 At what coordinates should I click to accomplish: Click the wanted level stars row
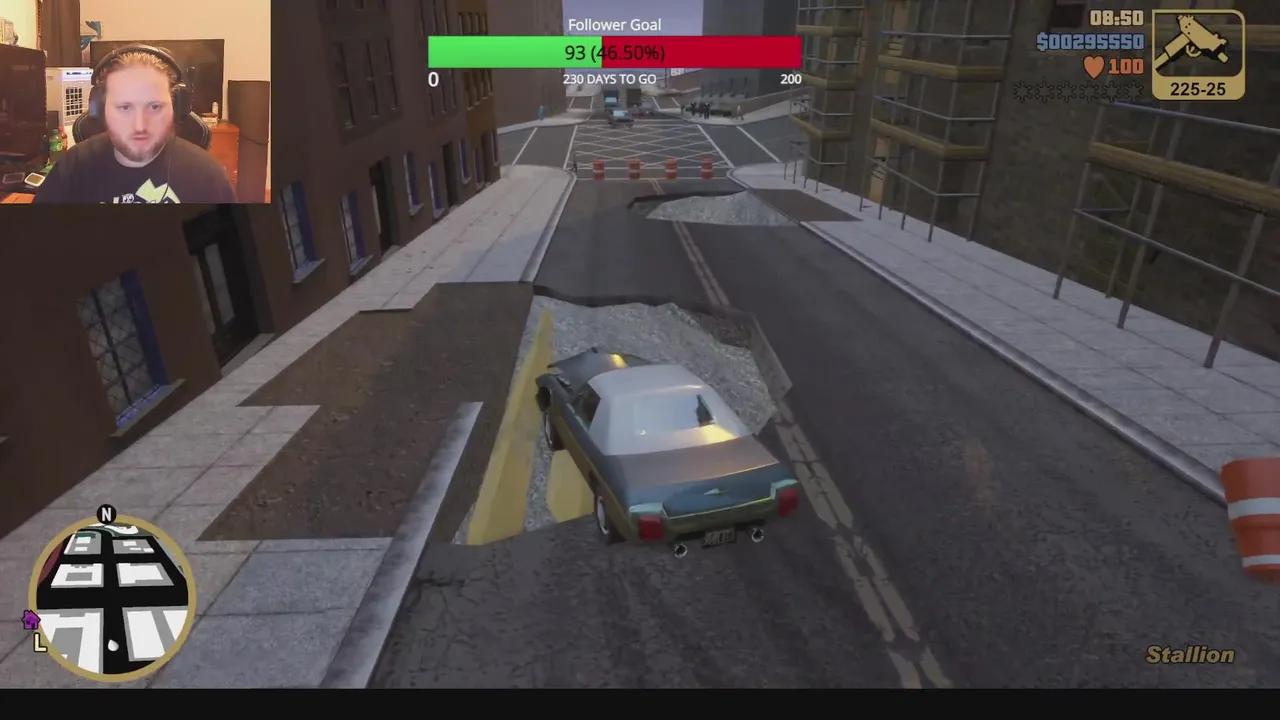tap(1080, 92)
